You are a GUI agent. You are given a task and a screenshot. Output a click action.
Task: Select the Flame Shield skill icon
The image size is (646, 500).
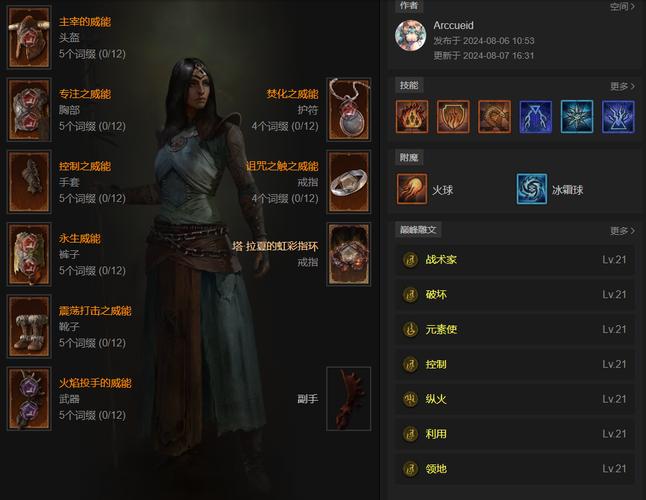pyautogui.click(x=453, y=116)
